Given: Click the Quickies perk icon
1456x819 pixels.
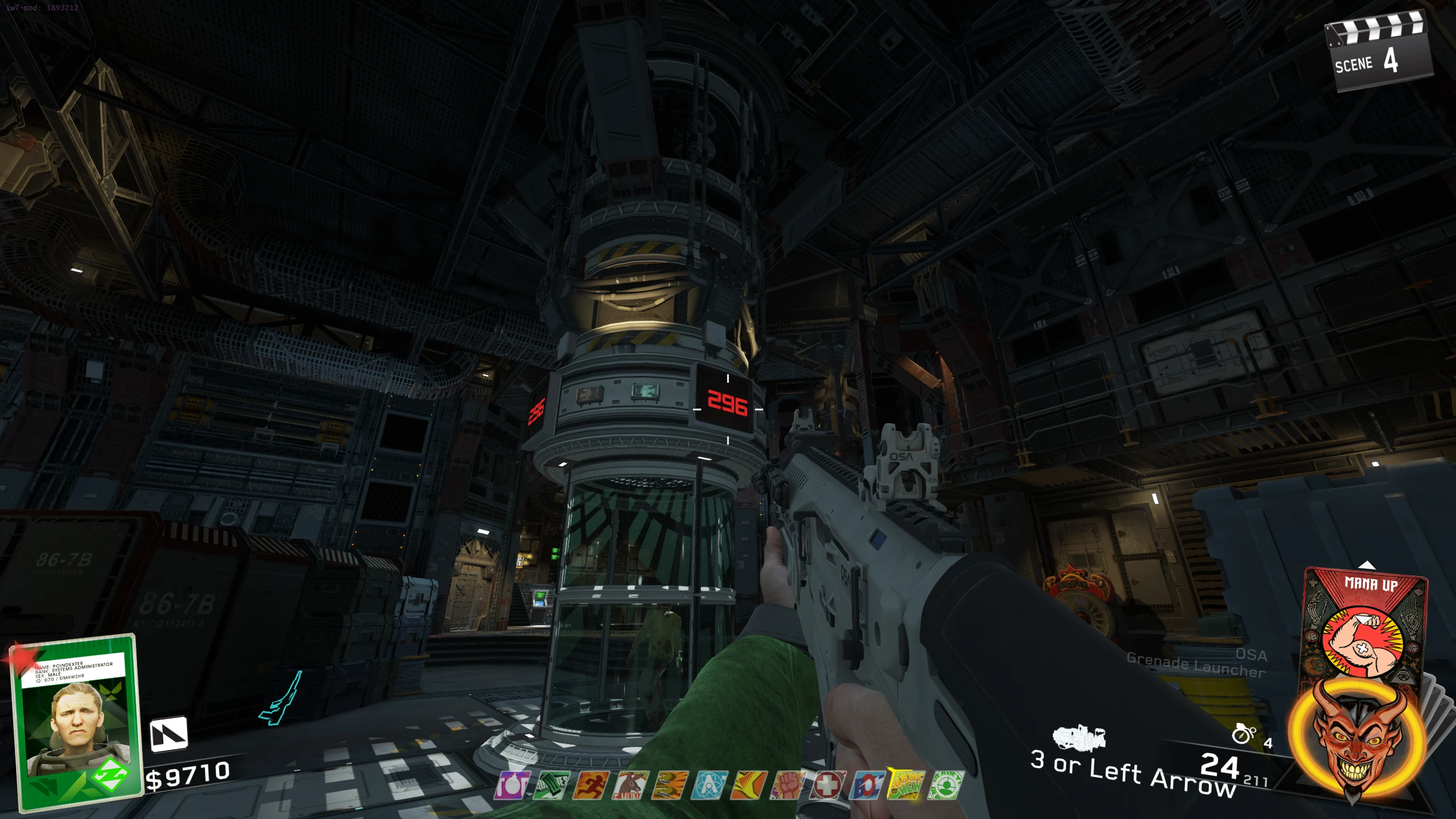Looking at the screenshot, I should (x=551, y=785).
